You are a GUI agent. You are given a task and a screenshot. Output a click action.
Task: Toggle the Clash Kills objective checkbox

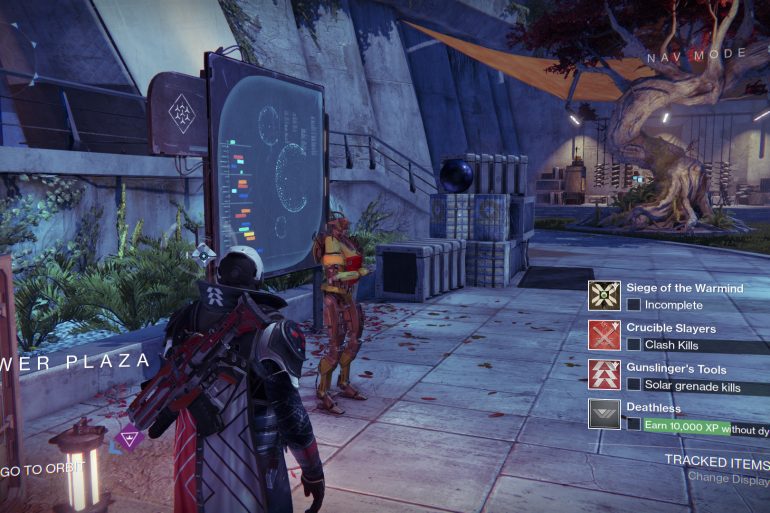(x=634, y=345)
